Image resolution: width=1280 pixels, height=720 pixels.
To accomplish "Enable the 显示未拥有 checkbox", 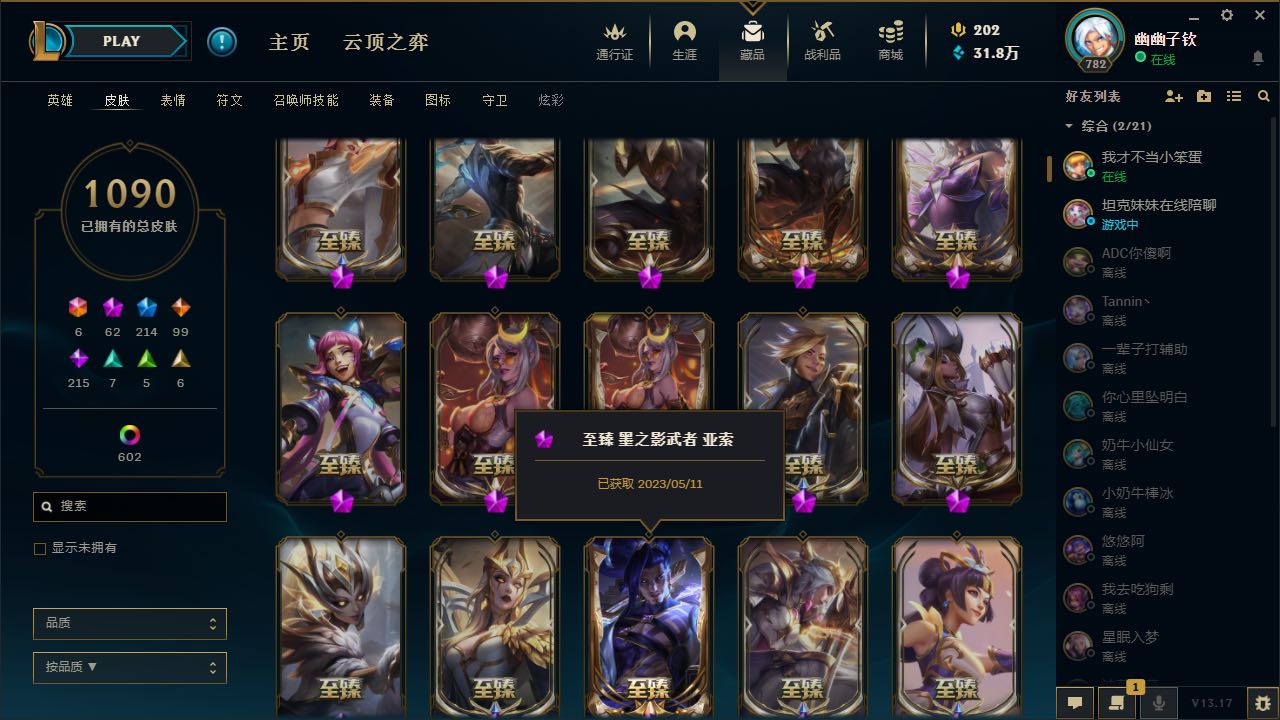I will pyautogui.click(x=39, y=548).
